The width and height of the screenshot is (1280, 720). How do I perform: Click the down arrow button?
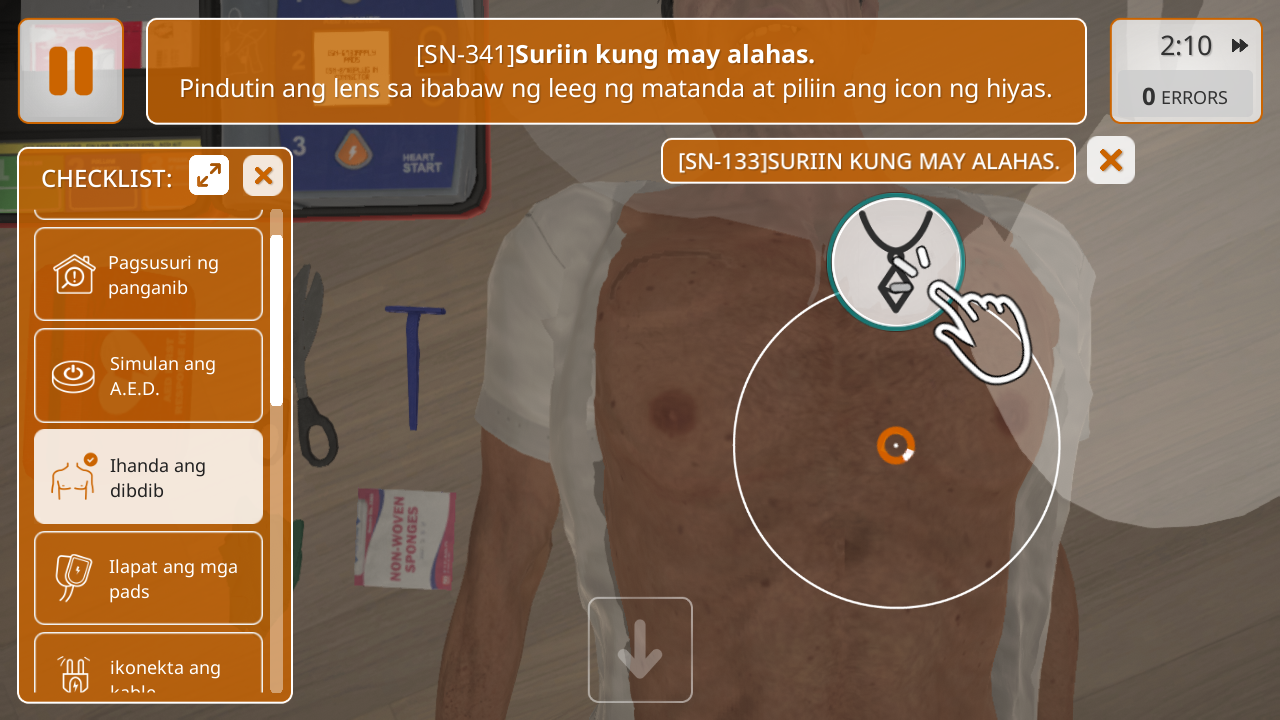[x=640, y=650]
